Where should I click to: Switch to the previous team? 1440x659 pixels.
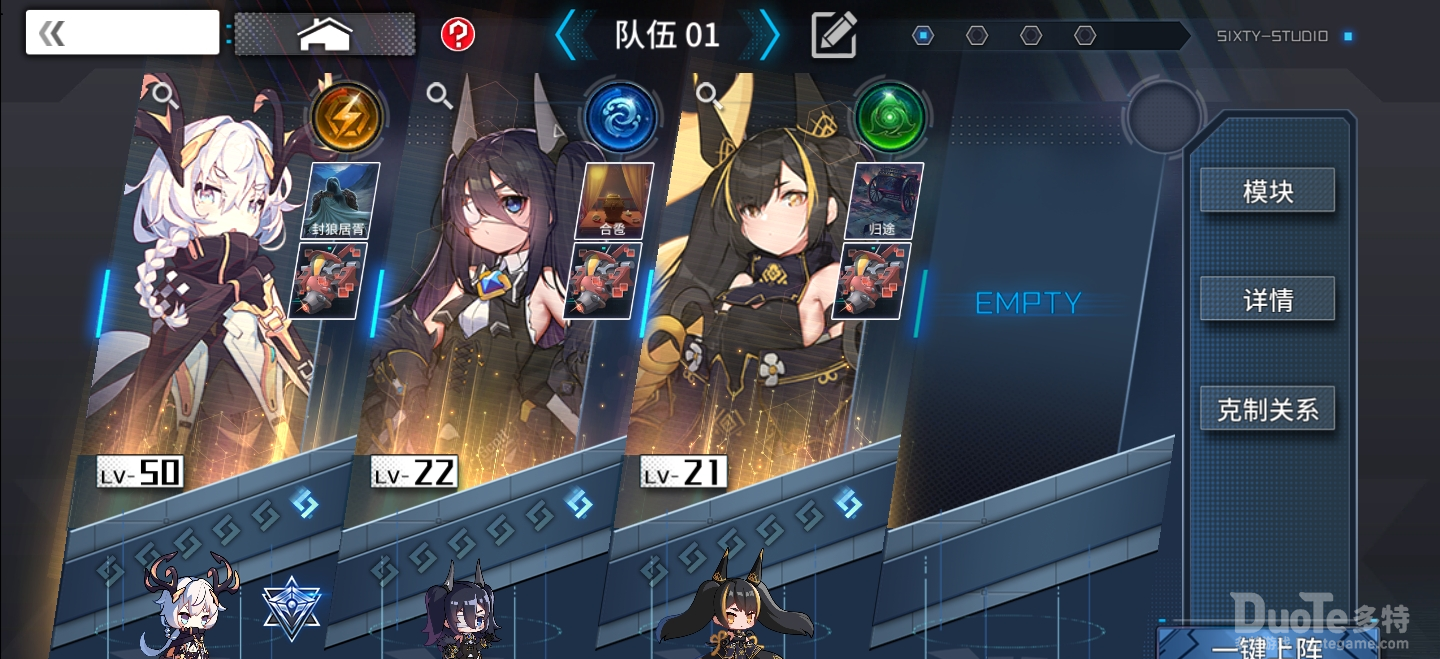[567, 36]
